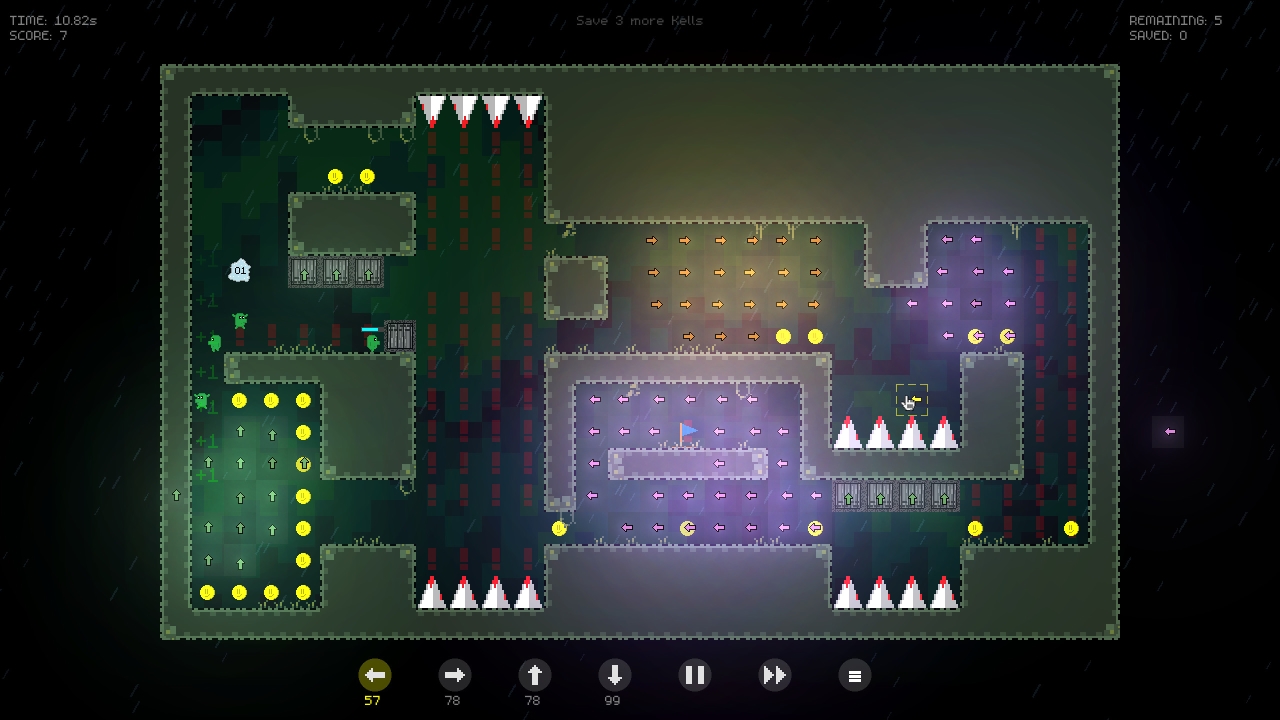Click the dashed placement cursor square
Image resolution: width=1280 pixels, height=720 pixels.
[911, 400]
